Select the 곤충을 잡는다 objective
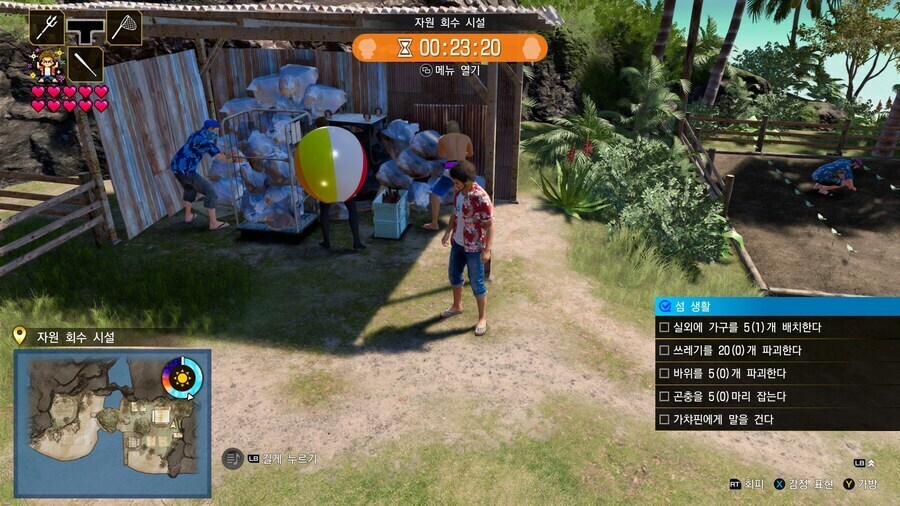Viewport: 900px width, 506px height. click(x=776, y=396)
